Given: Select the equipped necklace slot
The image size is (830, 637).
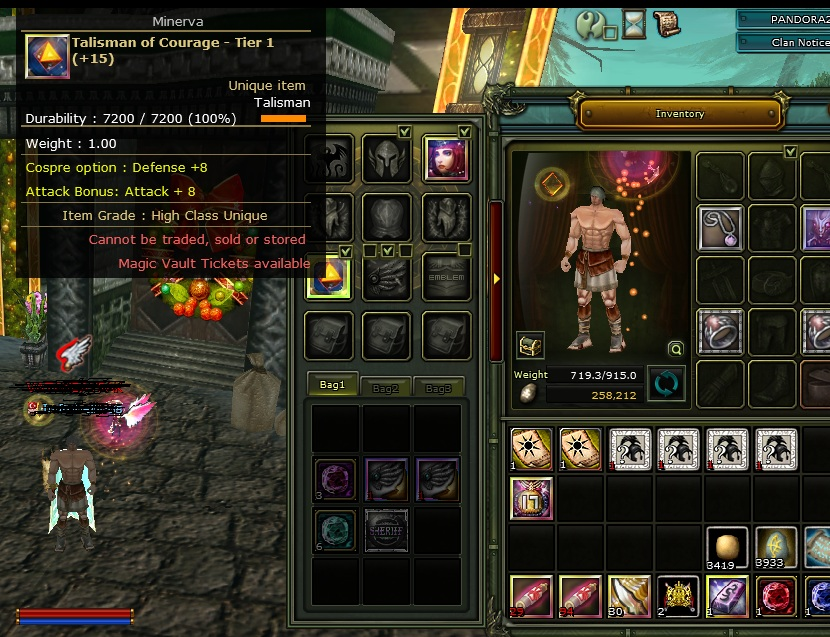Looking at the screenshot, I should pos(720,228).
